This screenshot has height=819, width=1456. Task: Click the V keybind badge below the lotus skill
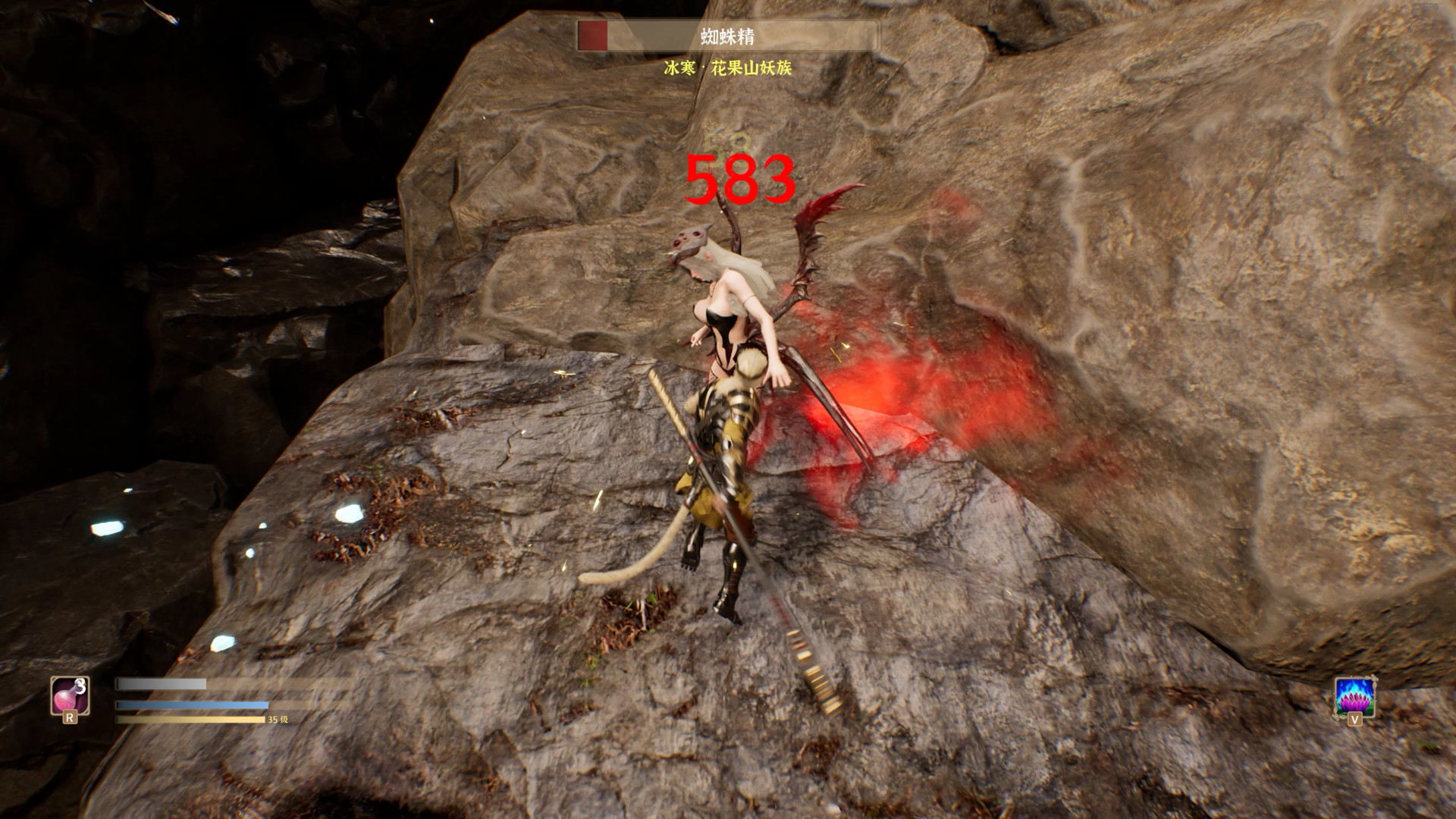tap(1354, 719)
